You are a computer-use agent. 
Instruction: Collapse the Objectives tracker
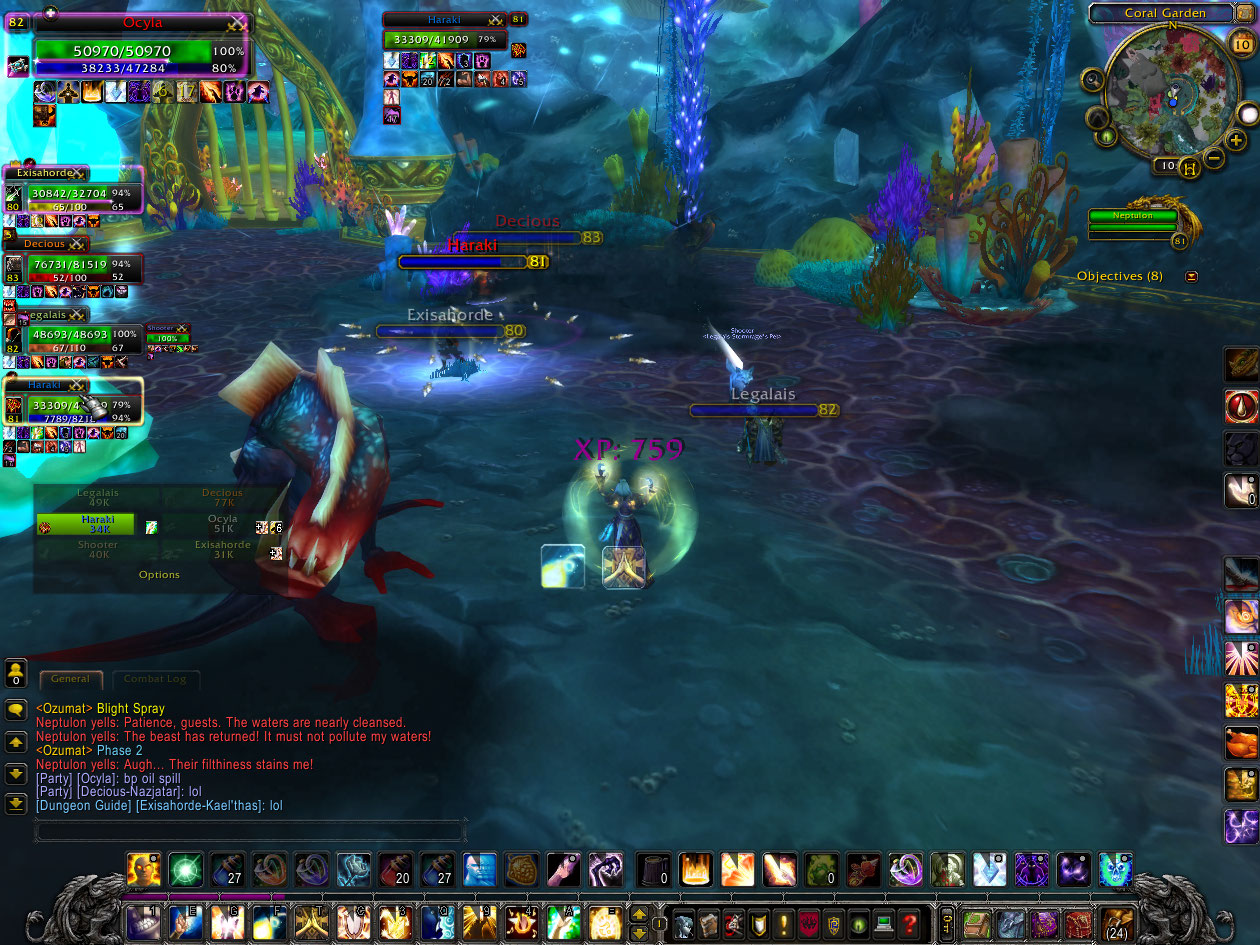(1191, 276)
